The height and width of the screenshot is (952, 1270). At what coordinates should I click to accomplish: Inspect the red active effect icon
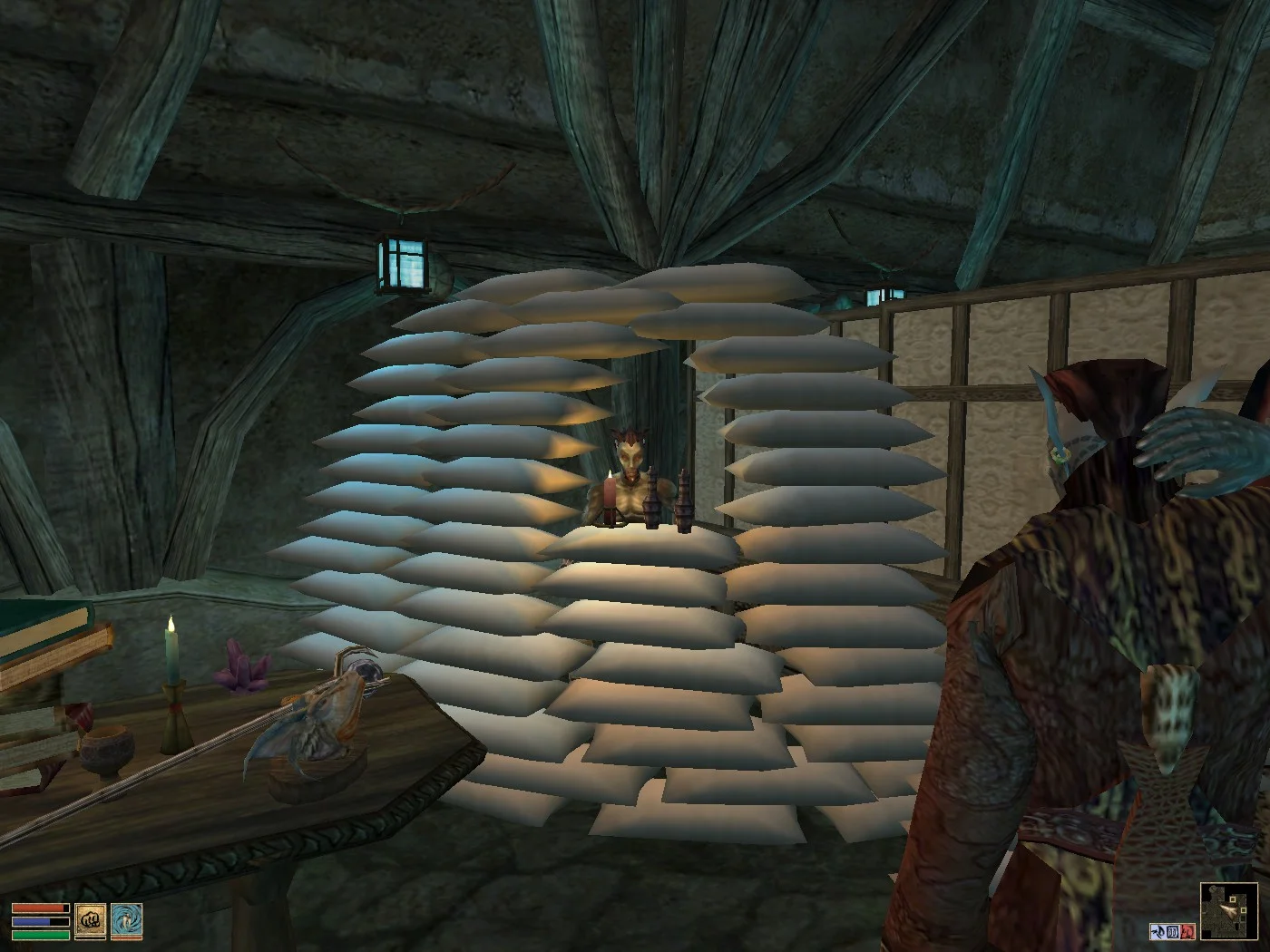point(1187,931)
